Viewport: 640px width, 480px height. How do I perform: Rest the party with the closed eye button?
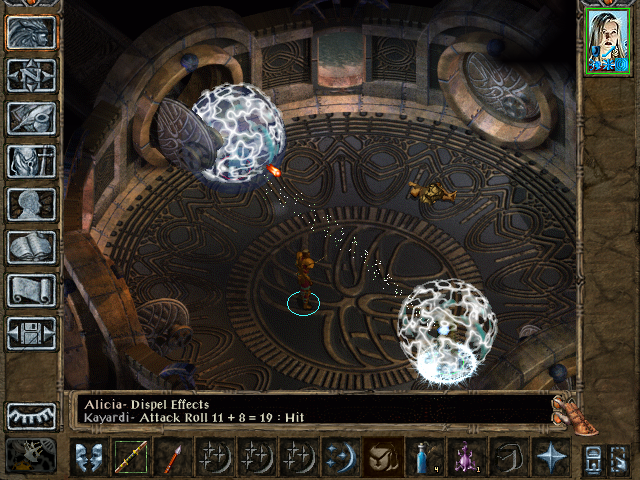pos(32,416)
